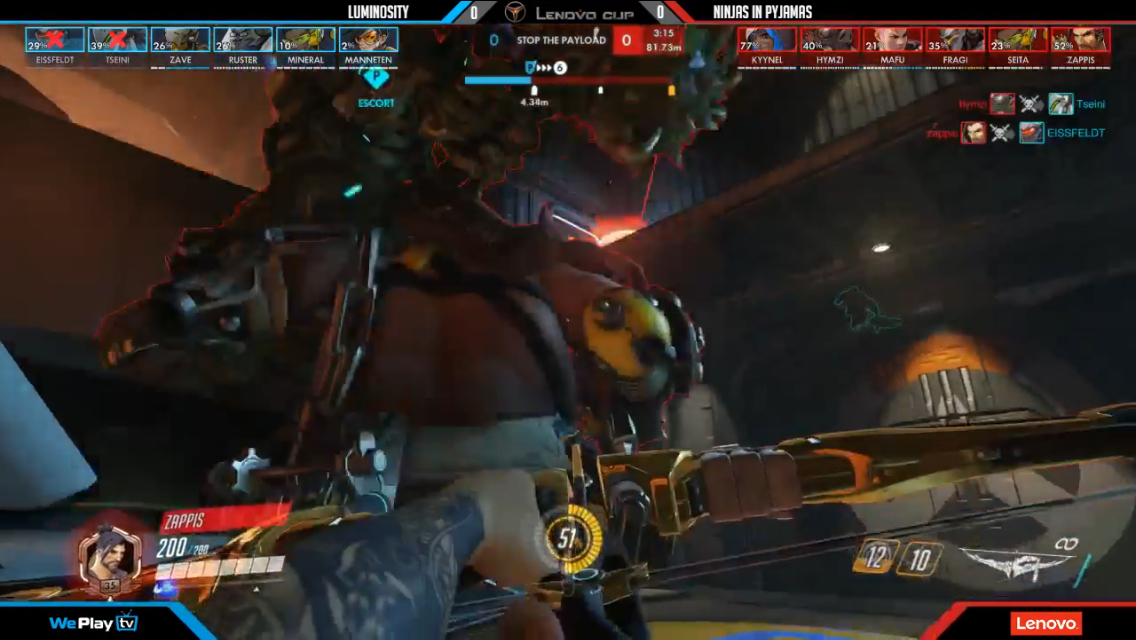Spectate HYMZI from the red team bar

click(830, 40)
